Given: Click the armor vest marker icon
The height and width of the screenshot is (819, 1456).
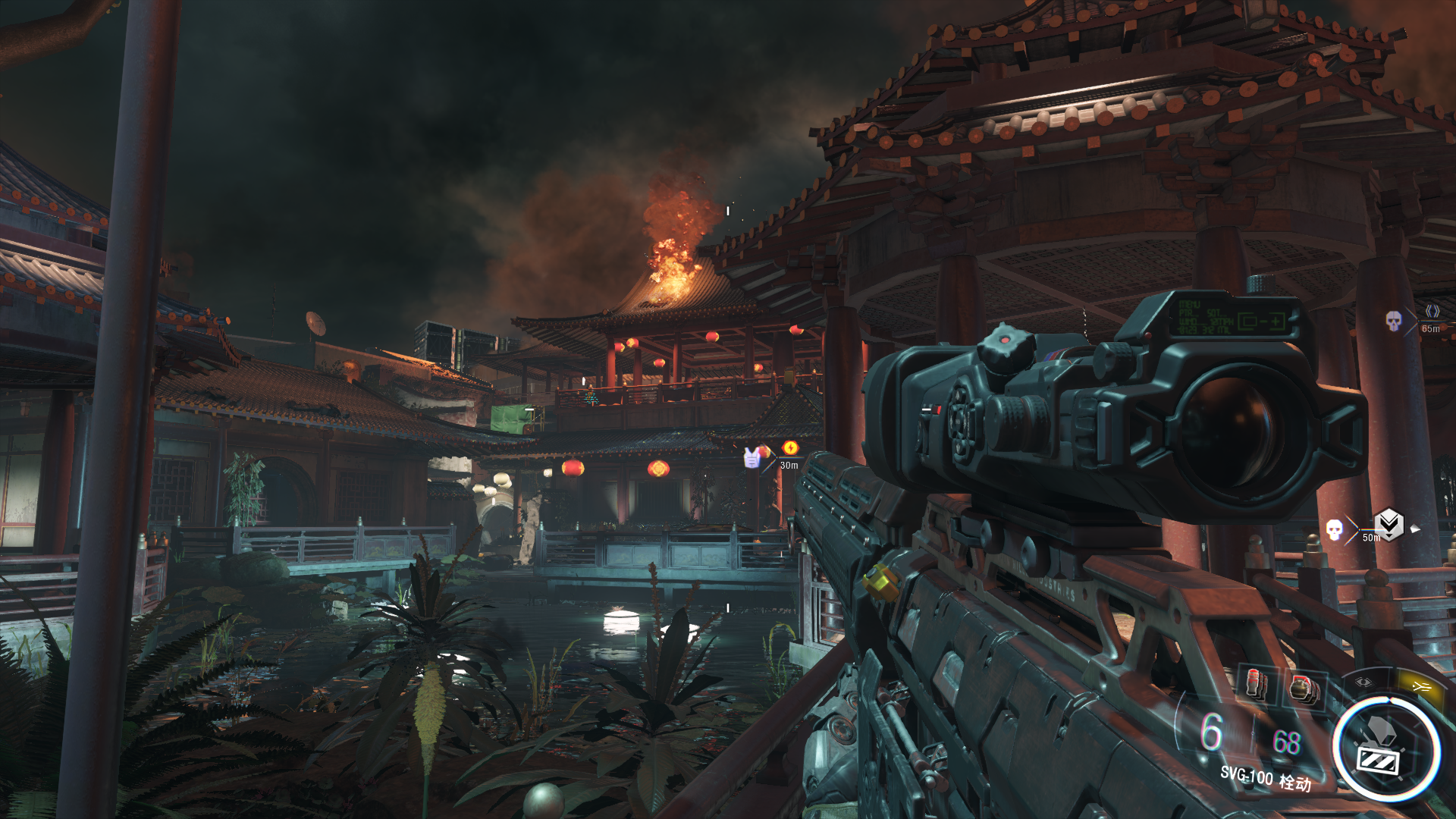Looking at the screenshot, I should pos(752,457).
